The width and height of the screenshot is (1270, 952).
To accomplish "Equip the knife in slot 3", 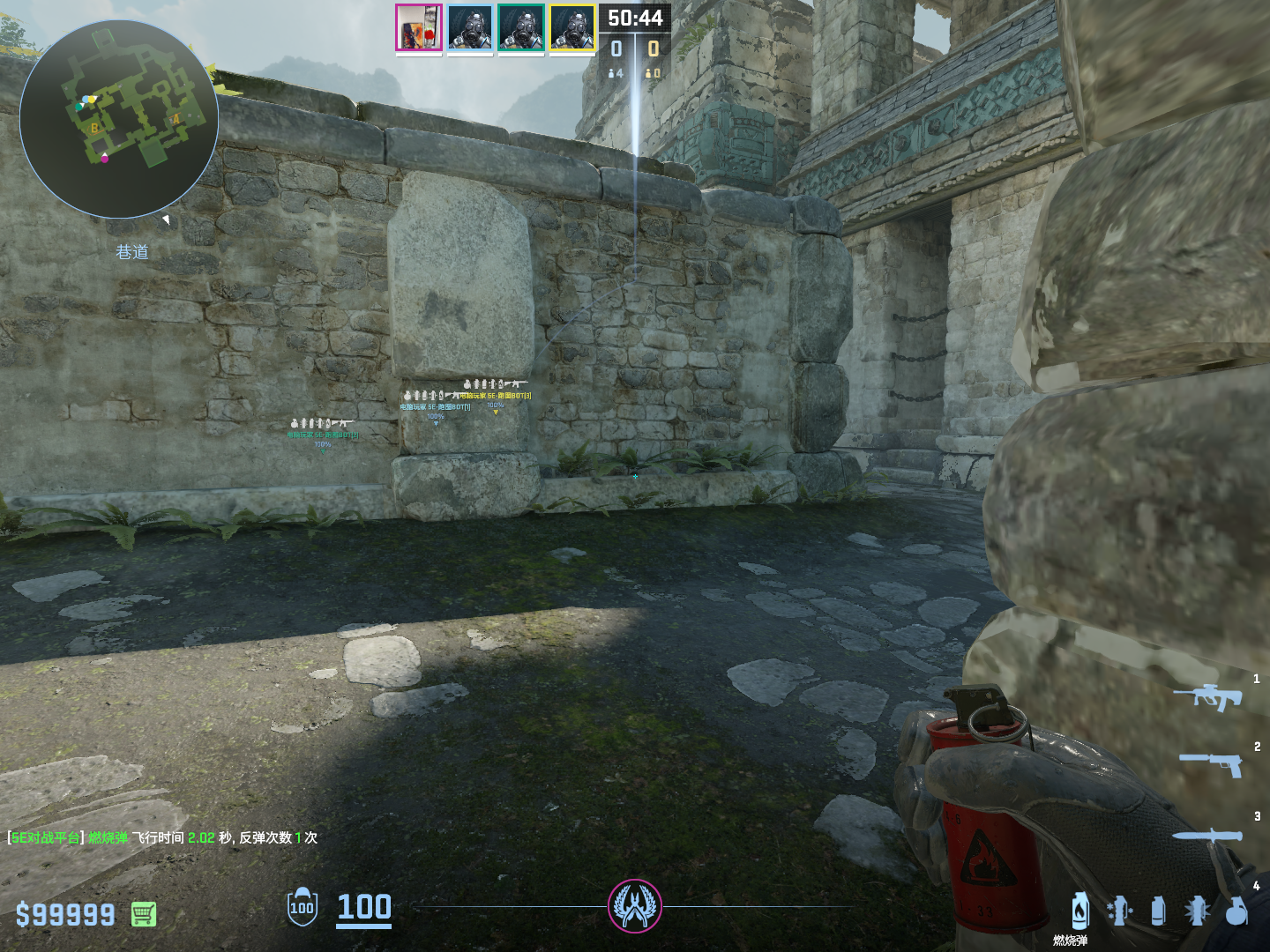I will point(1207,836).
